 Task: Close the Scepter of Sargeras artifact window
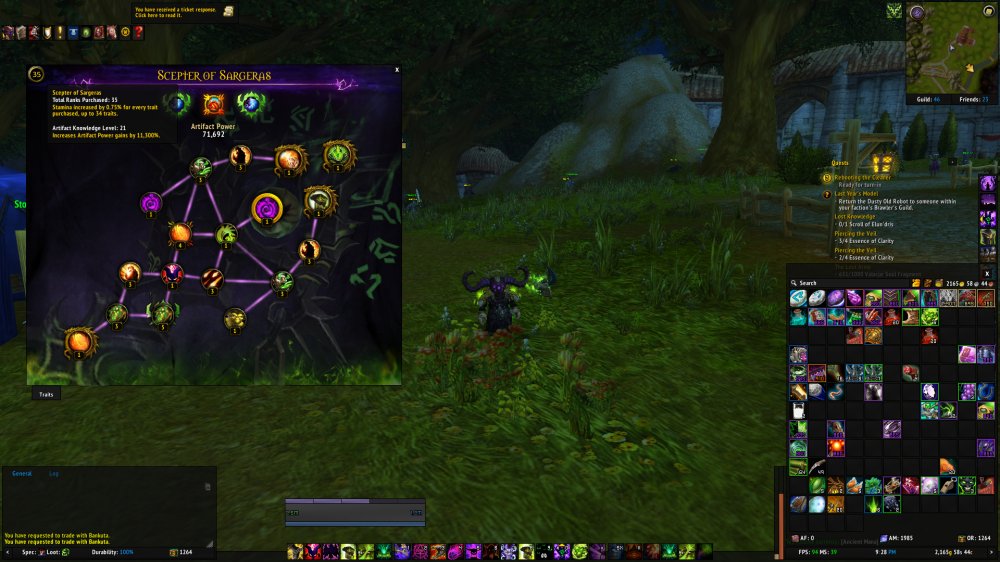[x=397, y=70]
